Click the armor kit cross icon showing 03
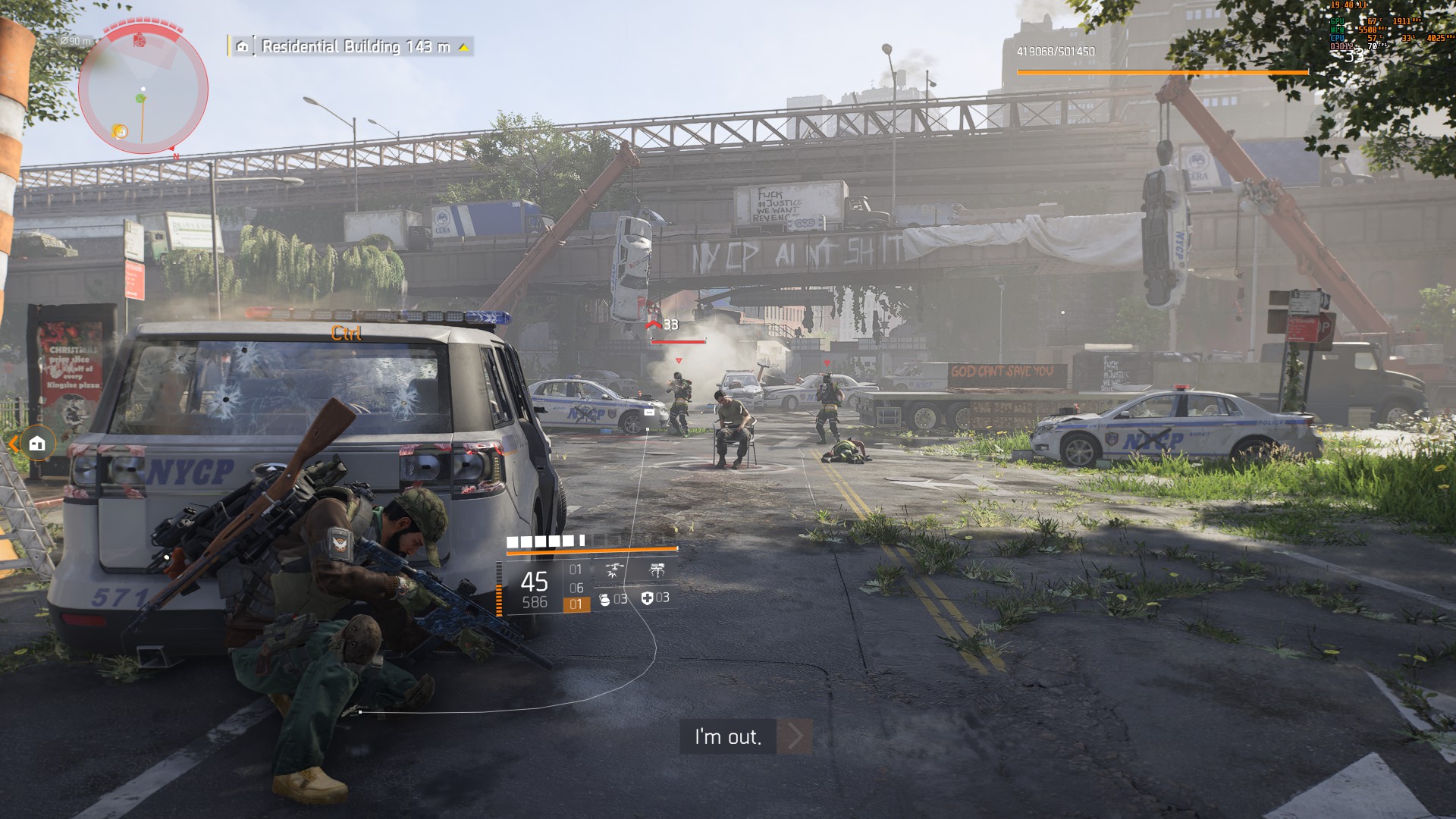Image resolution: width=1456 pixels, height=819 pixels. point(645,601)
